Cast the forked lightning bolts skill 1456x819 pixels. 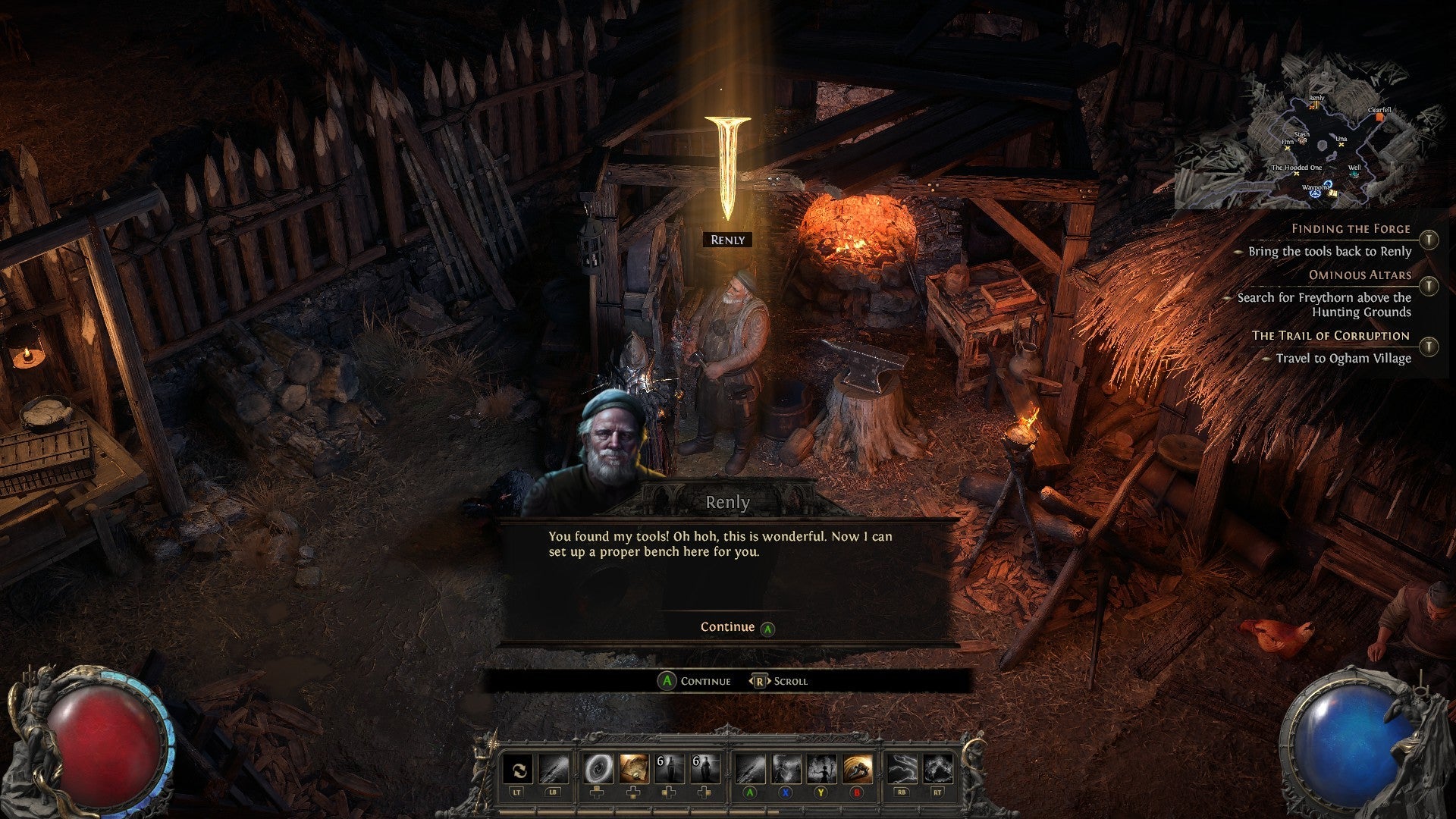point(902,770)
